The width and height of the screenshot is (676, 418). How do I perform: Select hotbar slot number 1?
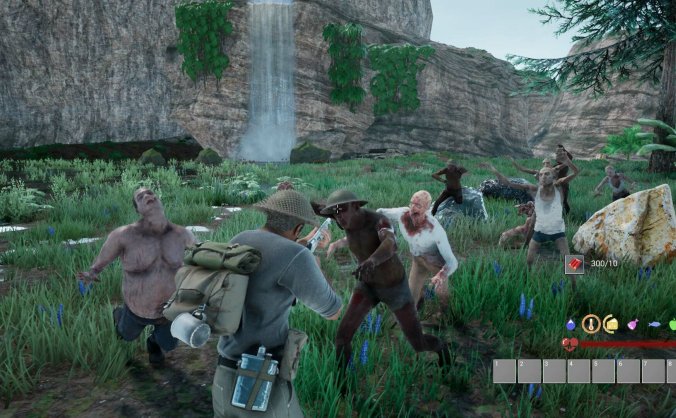pyautogui.click(x=505, y=371)
